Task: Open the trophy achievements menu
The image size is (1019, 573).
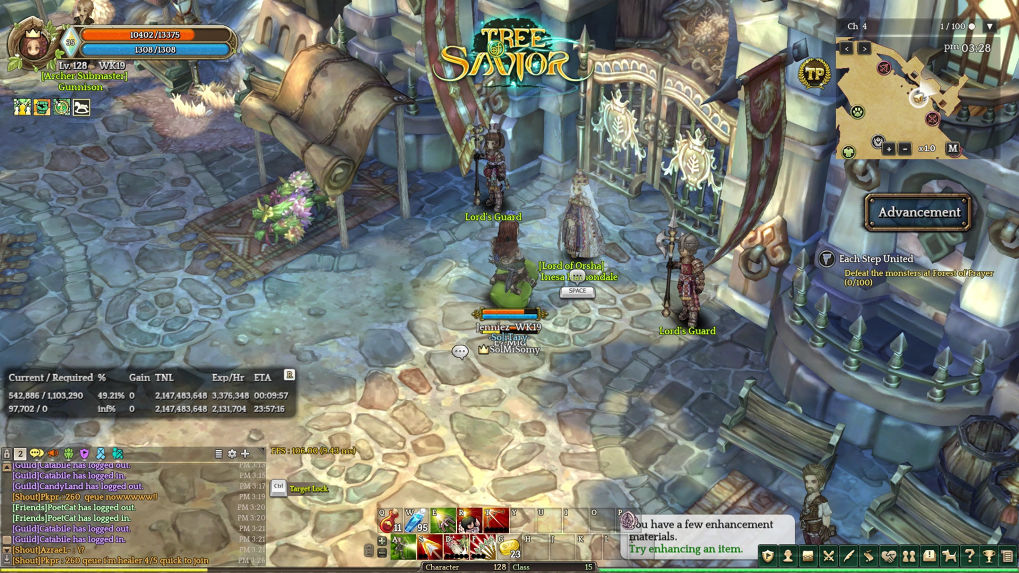Action: click(x=988, y=556)
